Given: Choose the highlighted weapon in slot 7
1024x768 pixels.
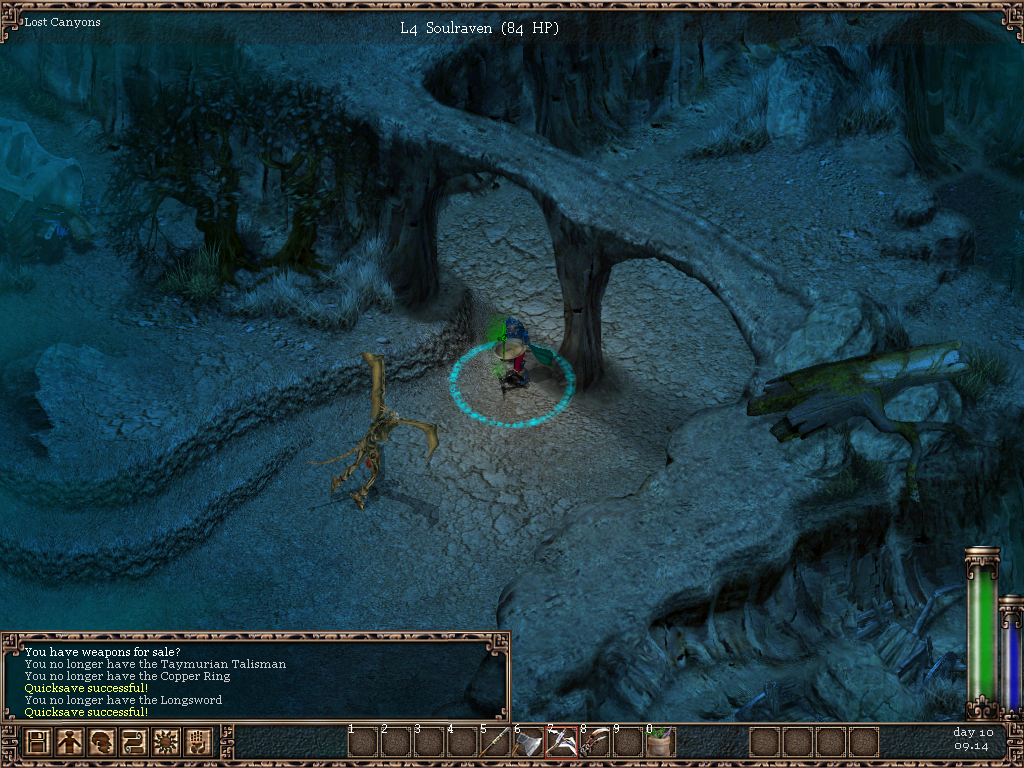Looking at the screenshot, I should [561, 742].
